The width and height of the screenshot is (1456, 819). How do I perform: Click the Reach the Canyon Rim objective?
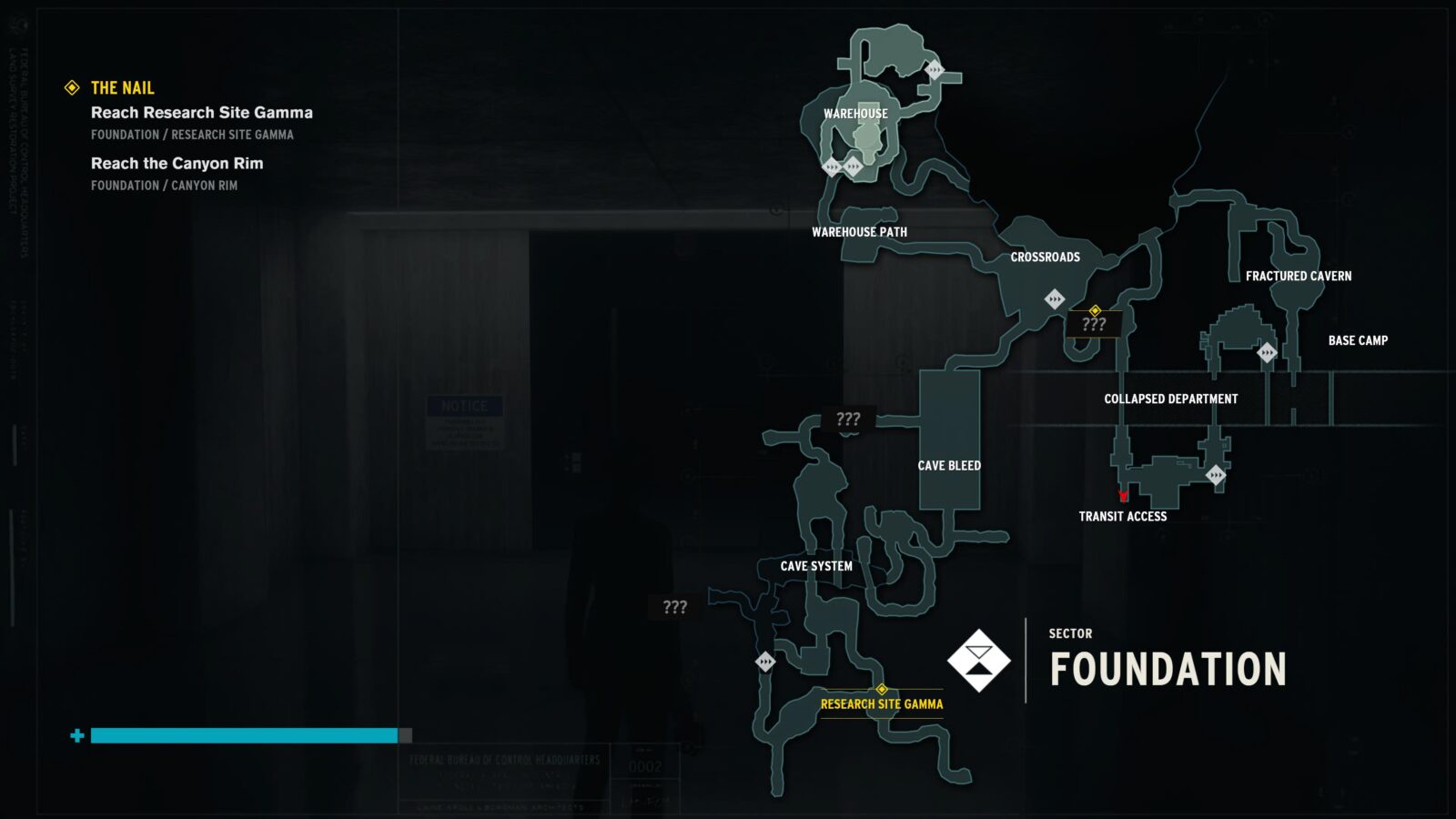176,164
